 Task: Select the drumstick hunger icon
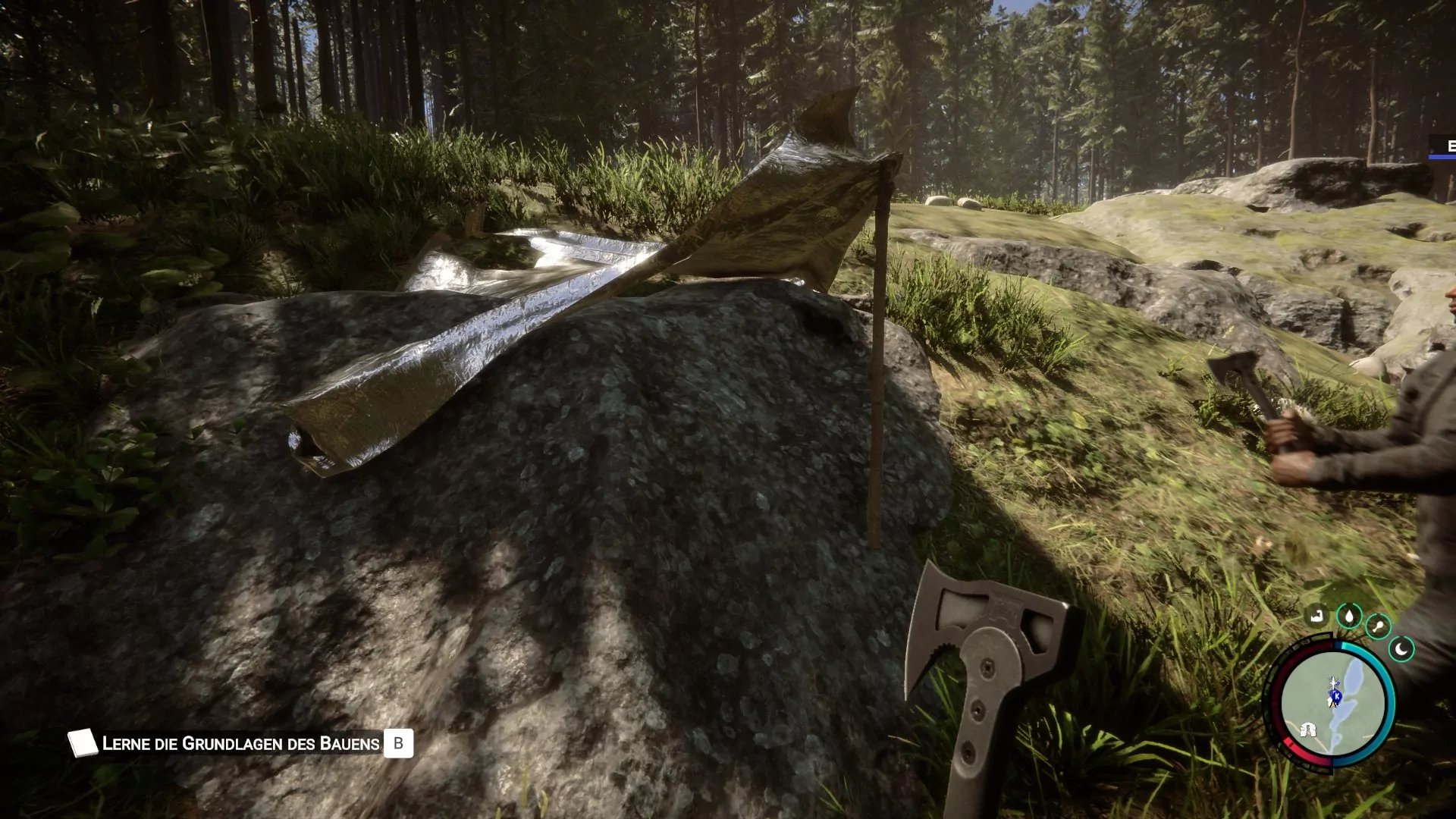(x=1377, y=626)
